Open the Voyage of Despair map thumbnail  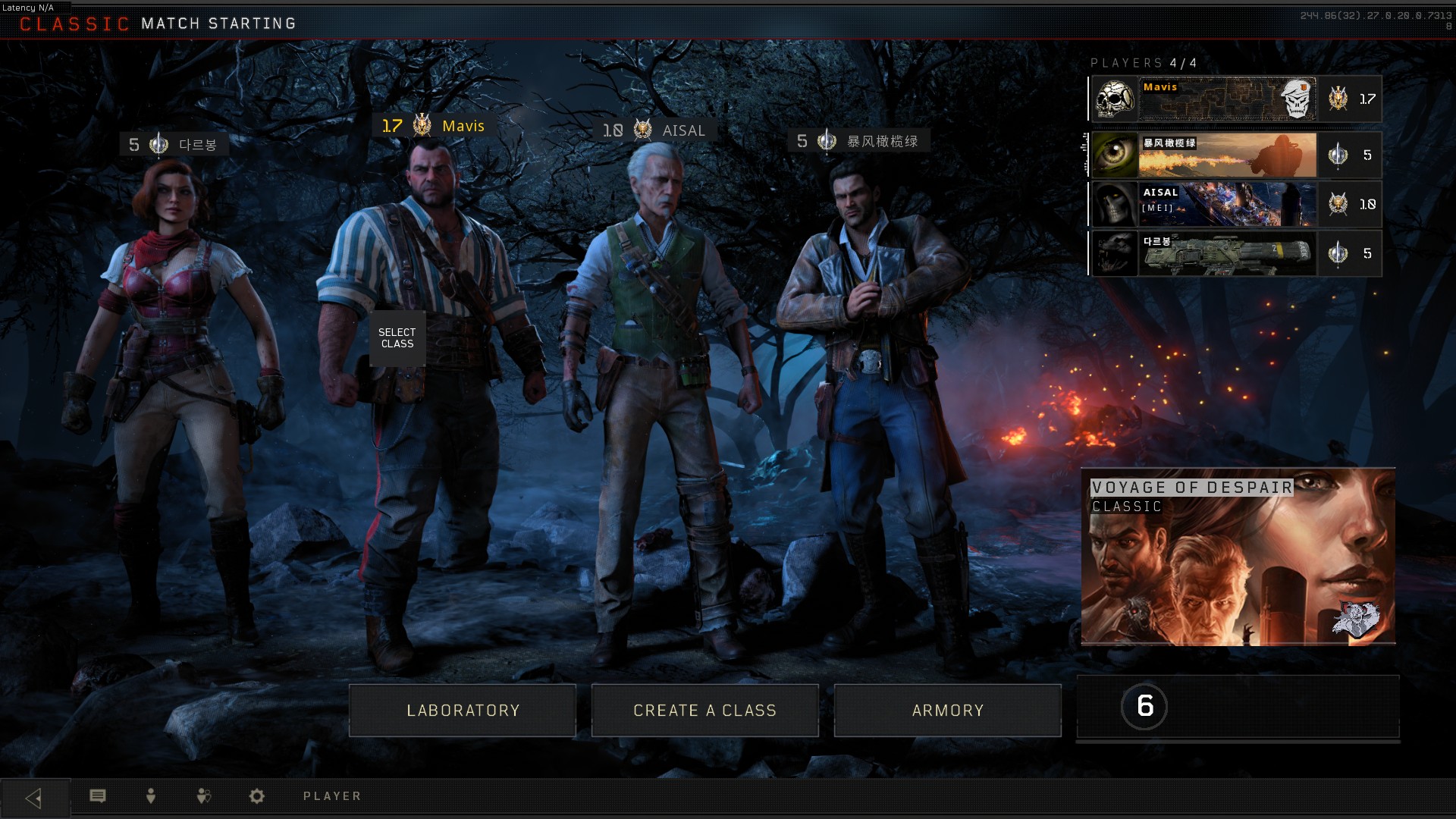[1238, 557]
